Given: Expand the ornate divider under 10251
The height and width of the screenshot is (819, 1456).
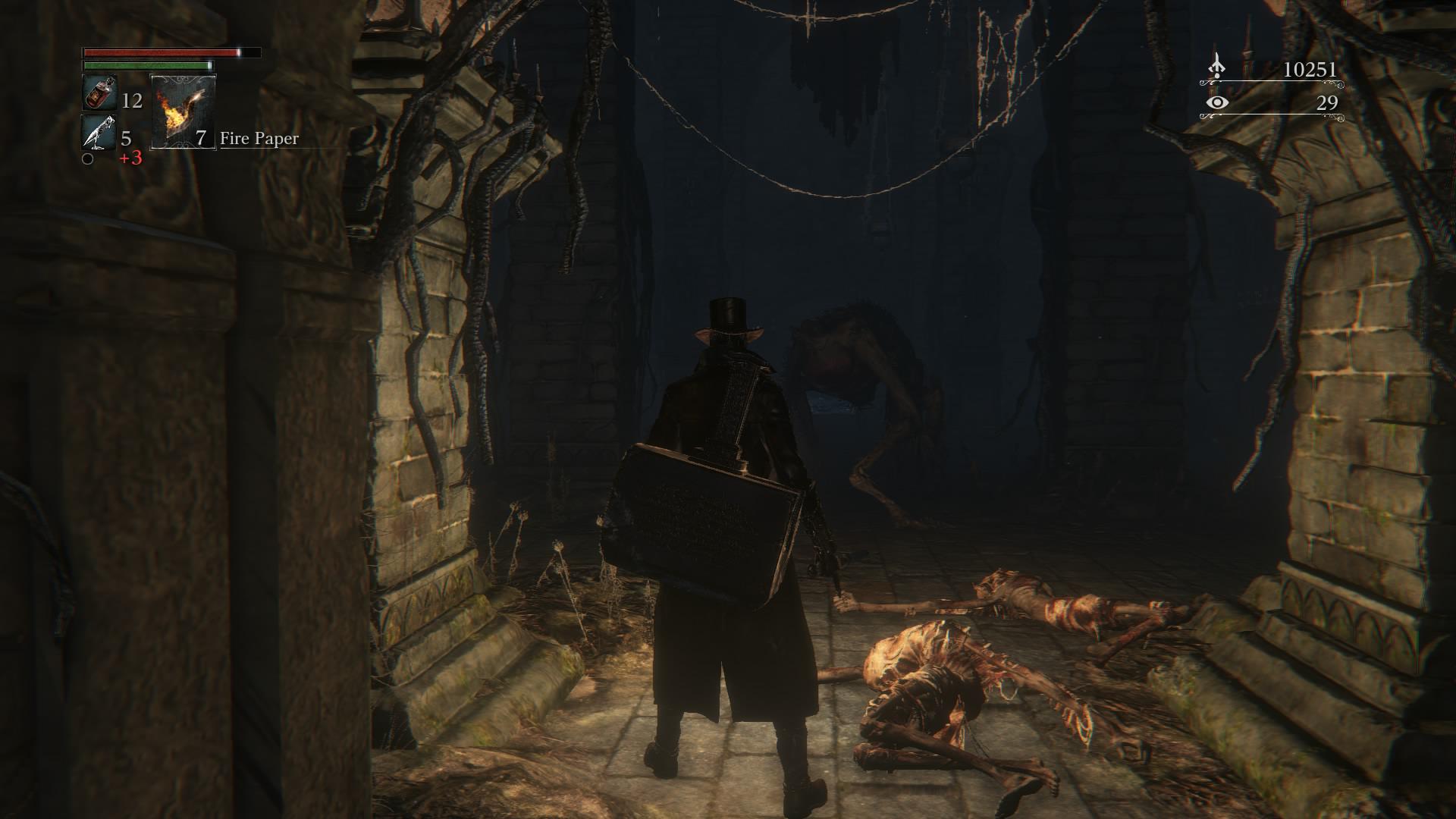Looking at the screenshot, I should point(1274,83).
